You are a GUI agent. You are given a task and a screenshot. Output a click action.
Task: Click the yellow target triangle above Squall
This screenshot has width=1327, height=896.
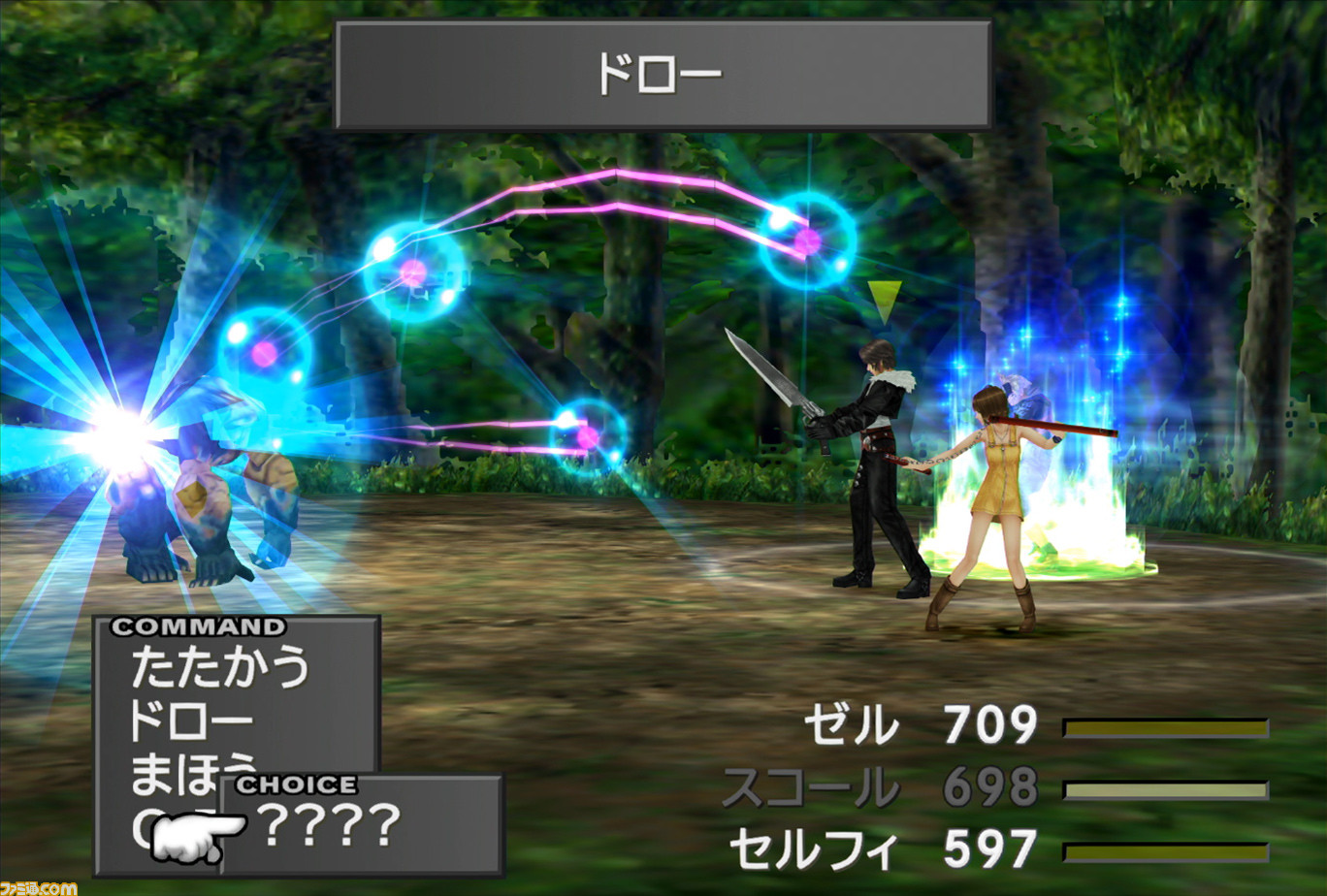(x=887, y=298)
